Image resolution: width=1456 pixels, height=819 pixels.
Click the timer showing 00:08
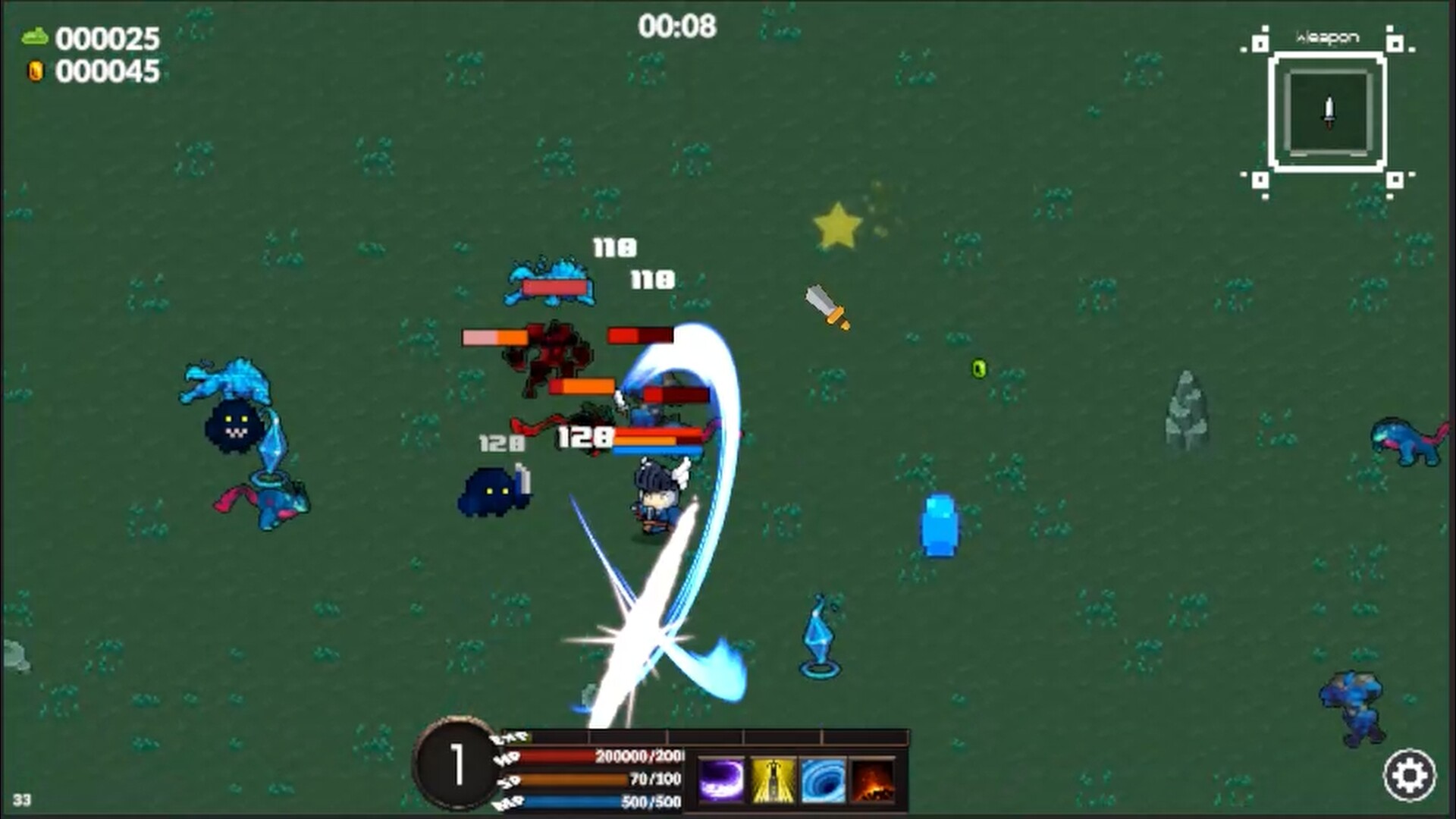coord(678,25)
